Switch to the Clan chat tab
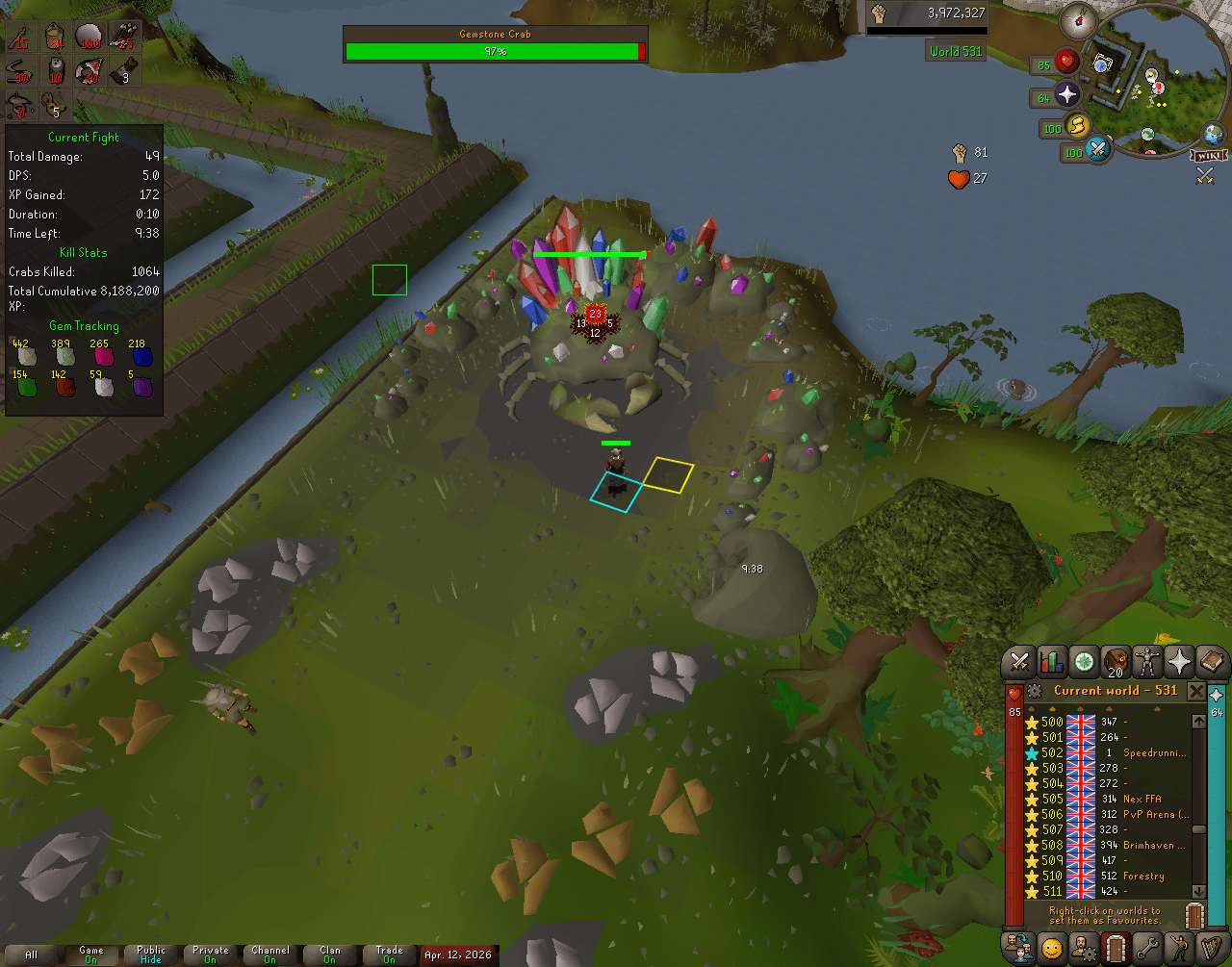Image resolution: width=1232 pixels, height=967 pixels. [329, 953]
